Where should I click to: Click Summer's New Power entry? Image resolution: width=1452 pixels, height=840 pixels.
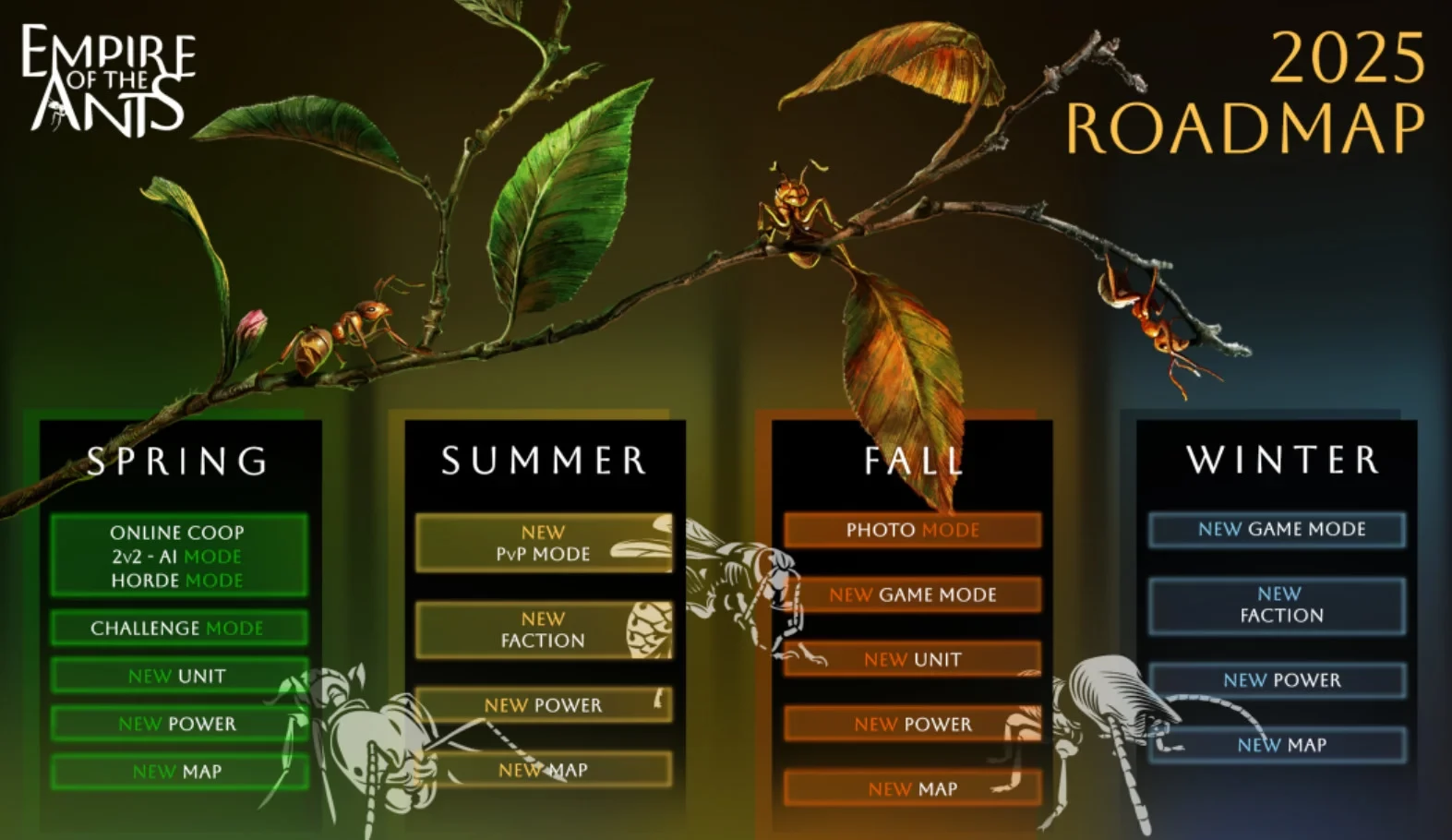[x=543, y=705]
